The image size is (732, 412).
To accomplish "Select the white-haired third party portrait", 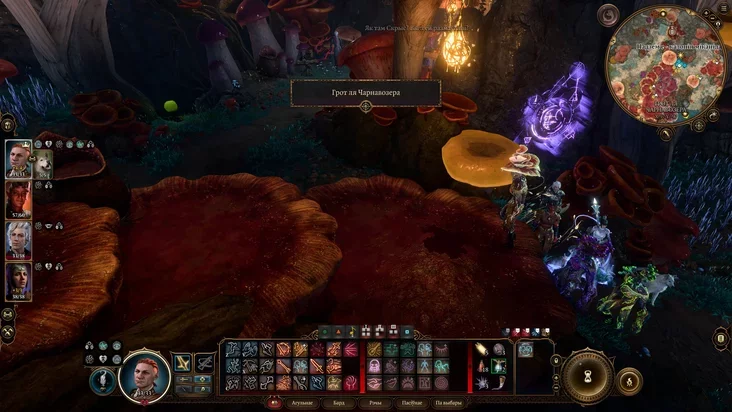I will [19, 239].
